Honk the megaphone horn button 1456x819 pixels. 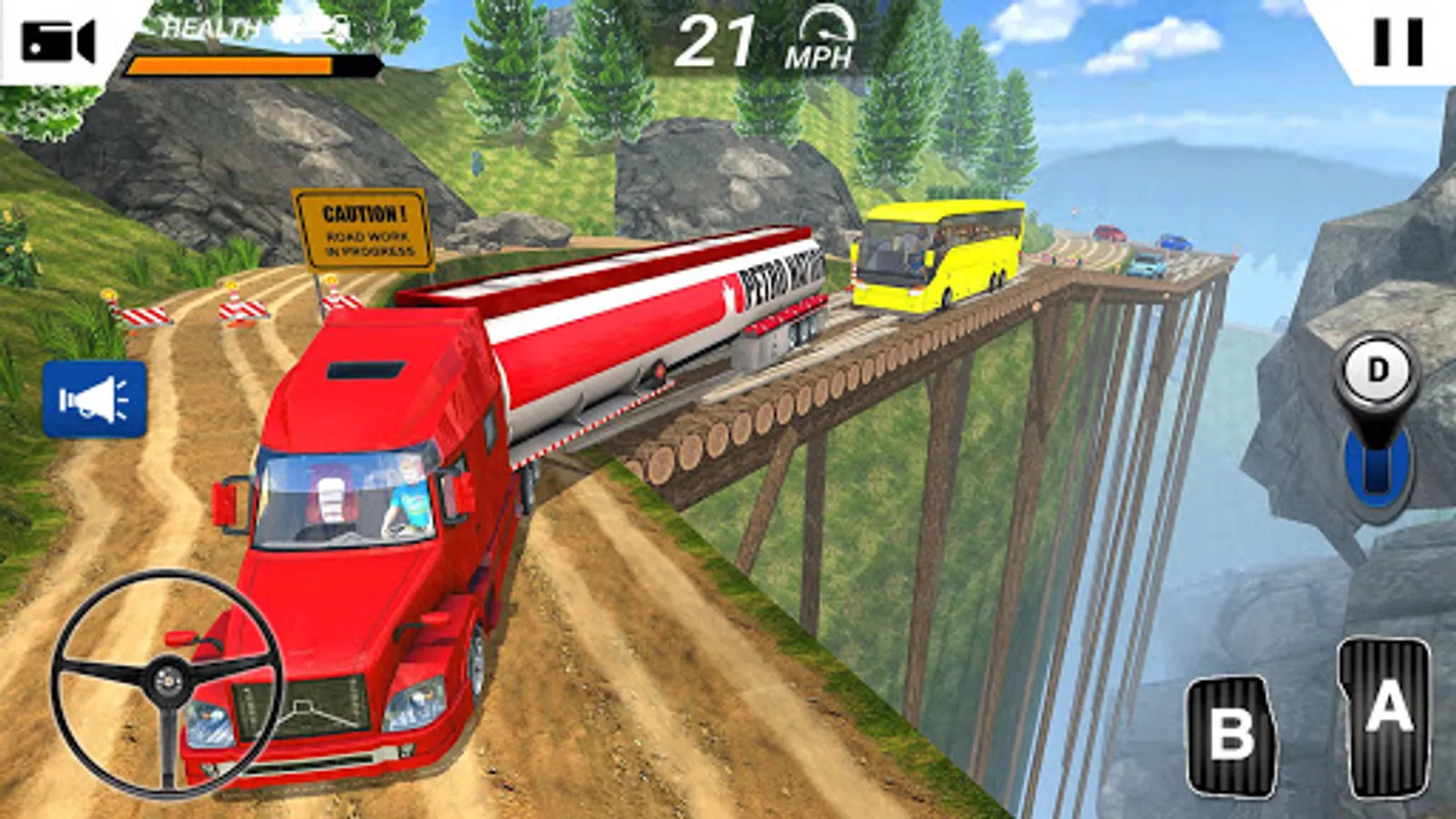(95, 399)
